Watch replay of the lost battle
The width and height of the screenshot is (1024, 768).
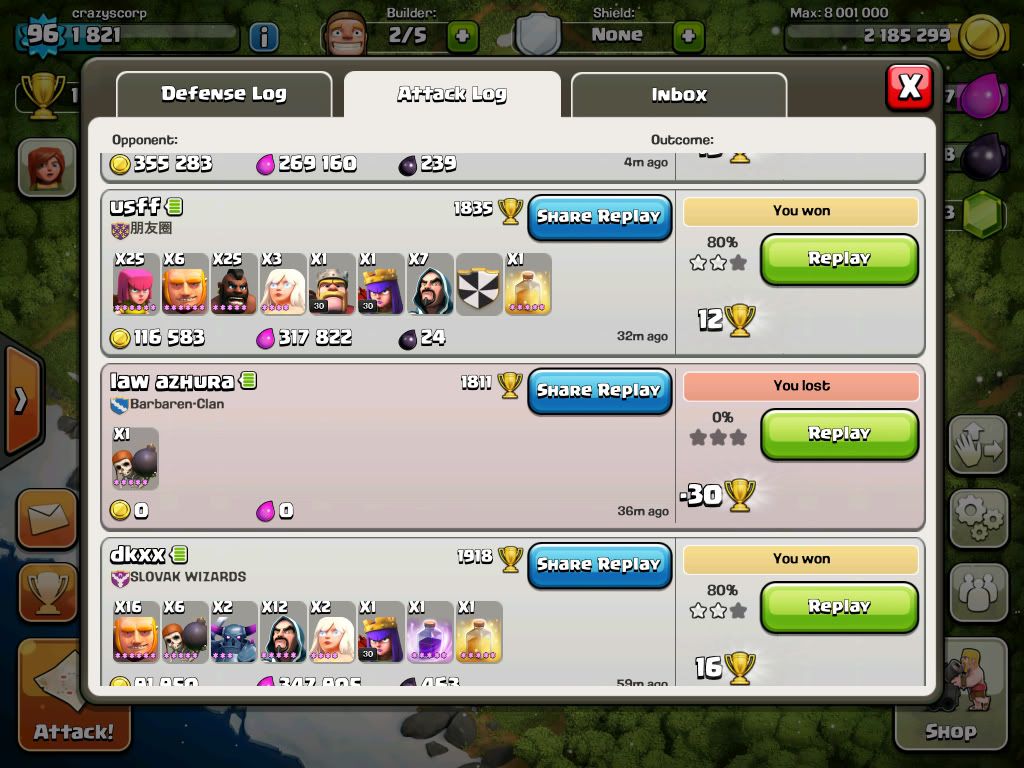(x=839, y=434)
